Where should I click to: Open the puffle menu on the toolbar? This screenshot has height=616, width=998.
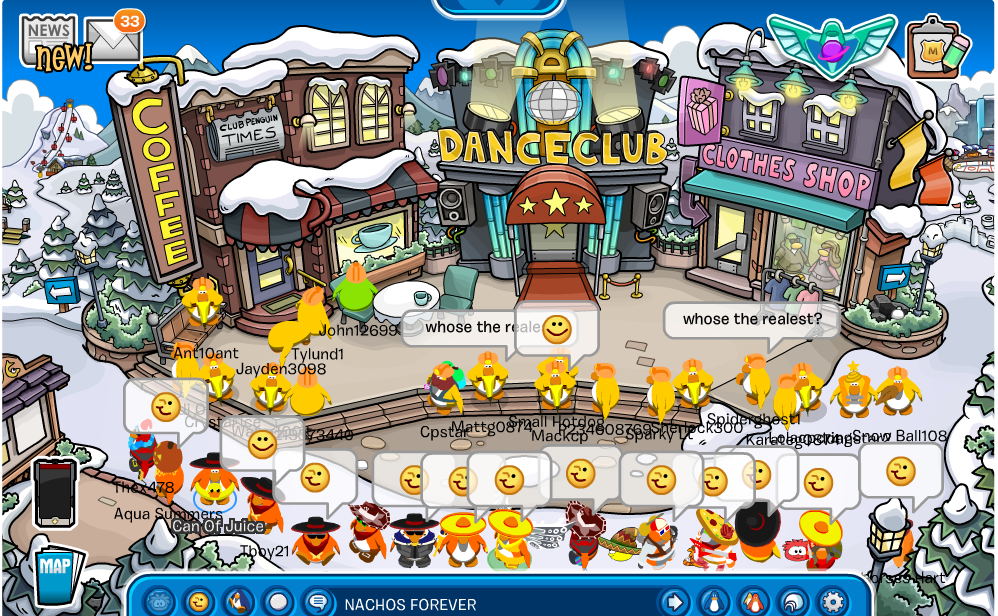160,602
